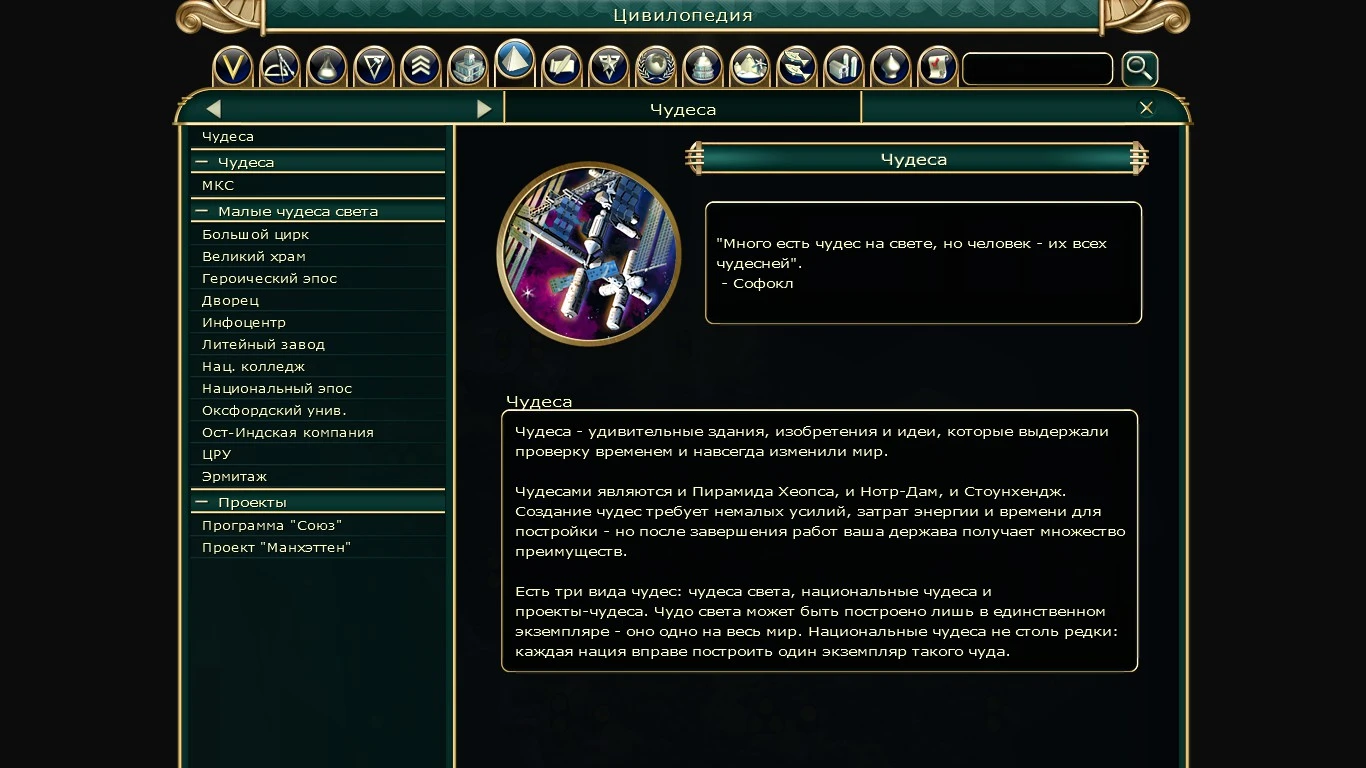This screenshot has width=1366, height=768.
Task: Click inside the search input field
Action: coord(1037,68)
